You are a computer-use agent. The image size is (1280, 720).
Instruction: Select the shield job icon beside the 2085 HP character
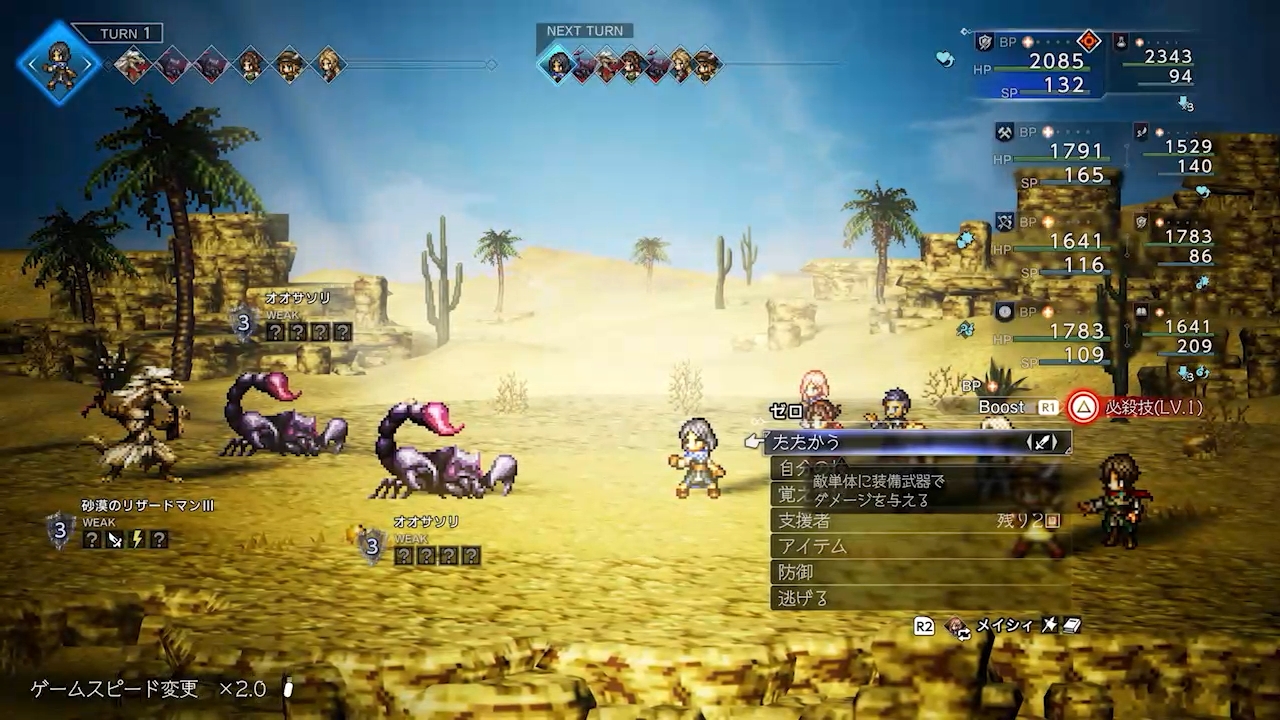[x=984, y=44]
